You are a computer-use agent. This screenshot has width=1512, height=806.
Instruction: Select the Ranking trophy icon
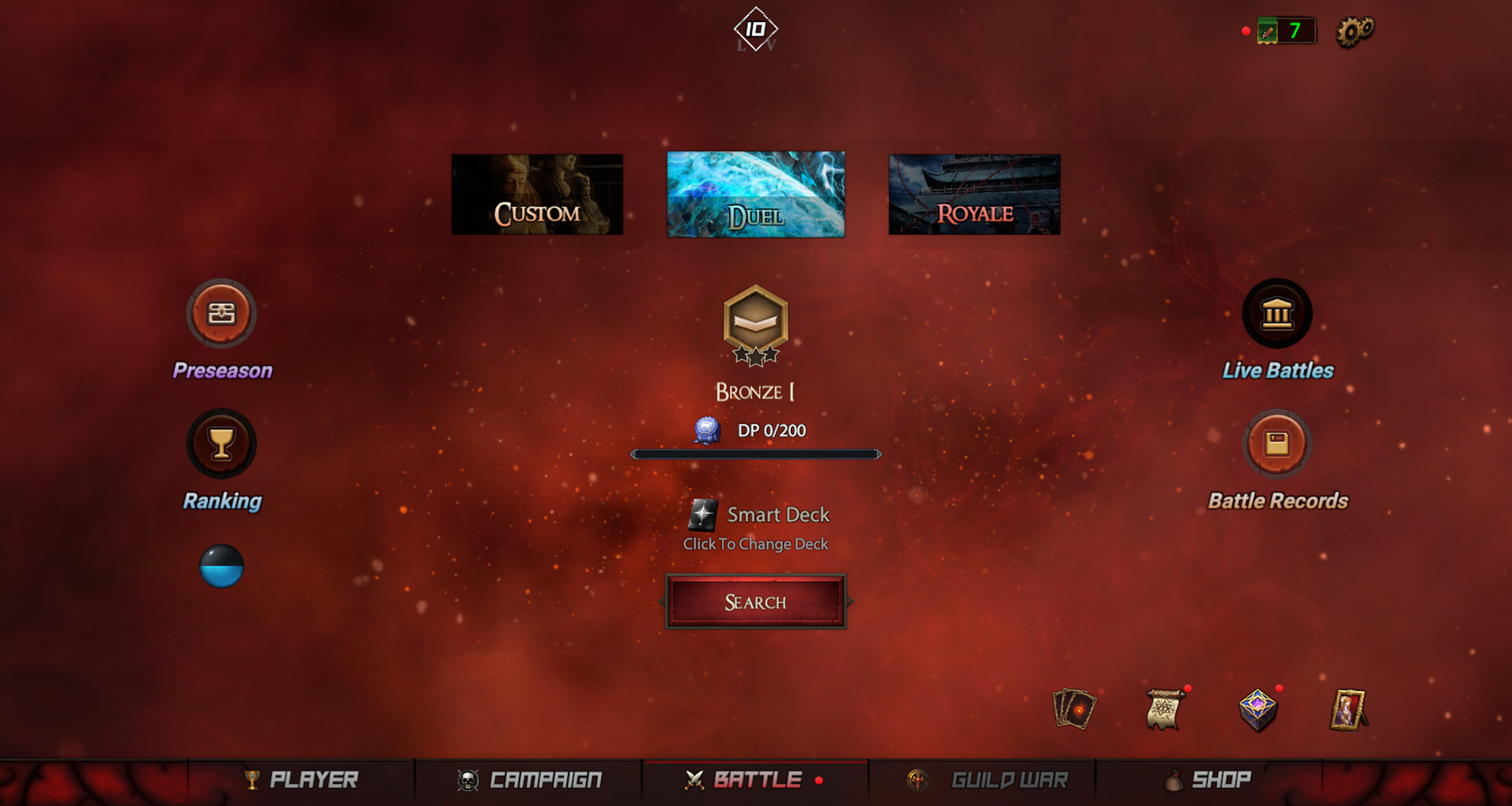(x=222, y=443)
